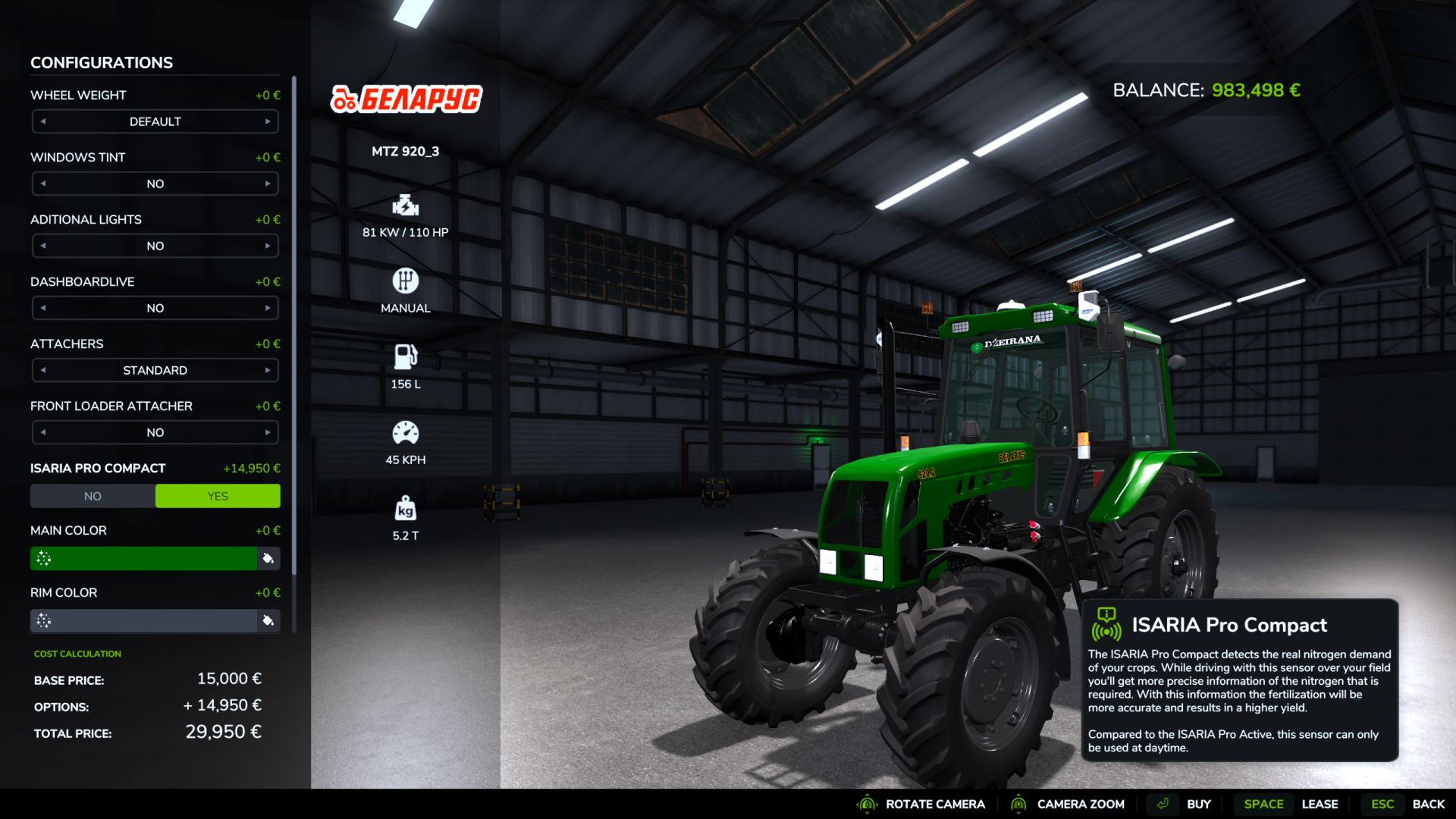1456x819 pixels.
Task: Cycle Aditional Lights to next option
Action: coord(268,246)
